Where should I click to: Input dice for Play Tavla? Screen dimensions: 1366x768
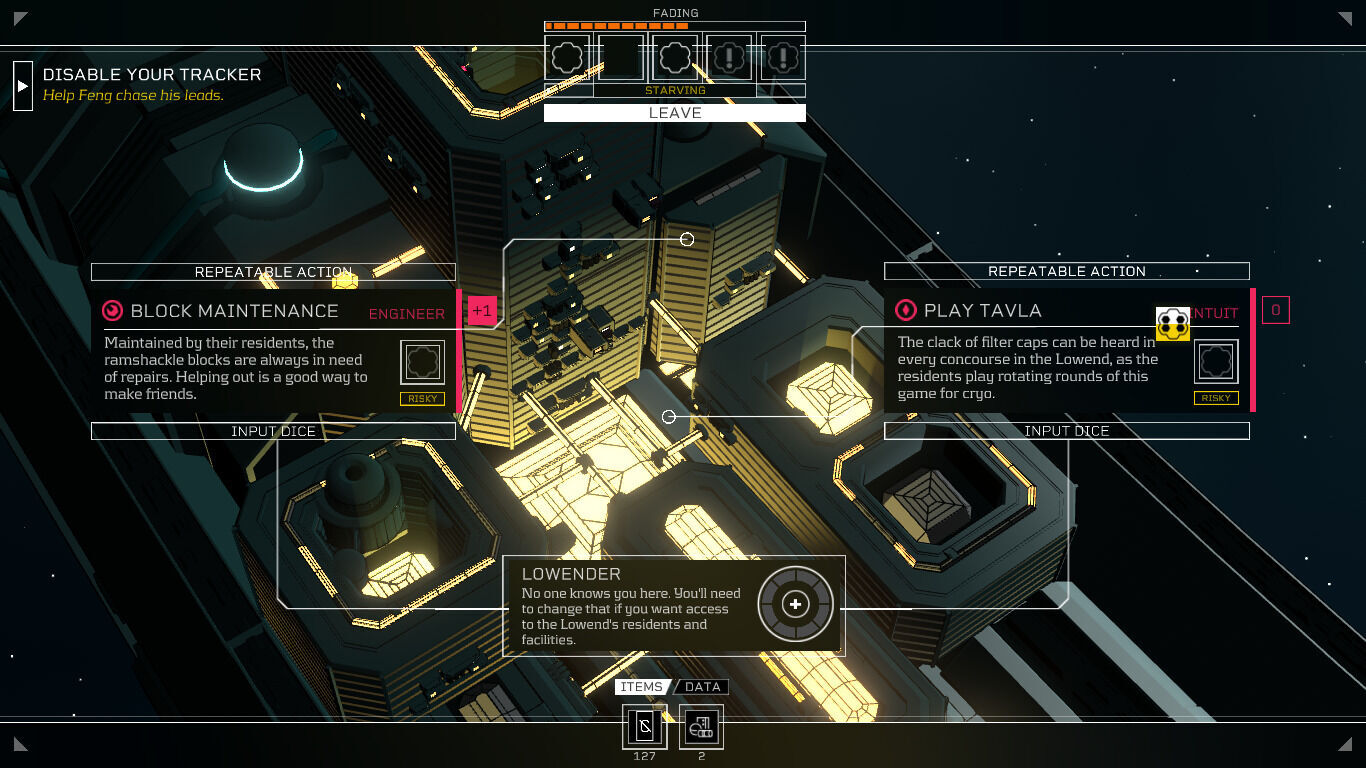1066,431
